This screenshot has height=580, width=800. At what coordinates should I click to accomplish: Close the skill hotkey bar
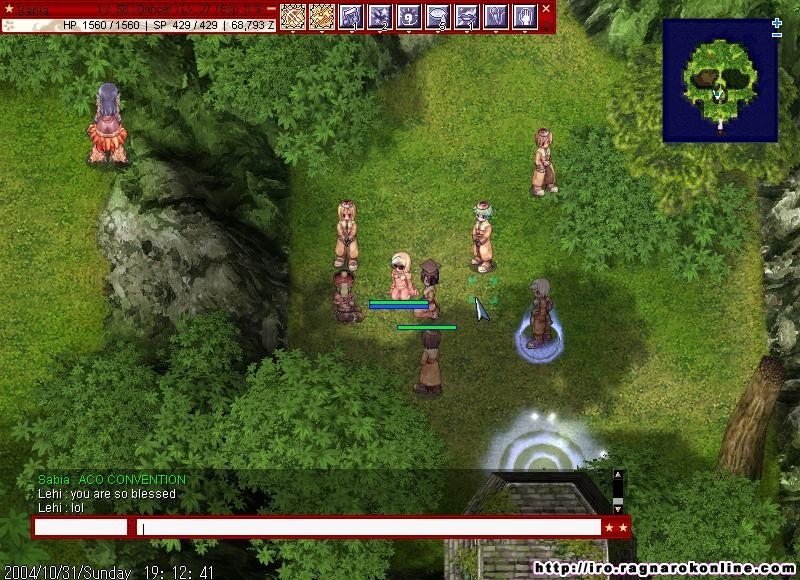(x=546, y=9)
